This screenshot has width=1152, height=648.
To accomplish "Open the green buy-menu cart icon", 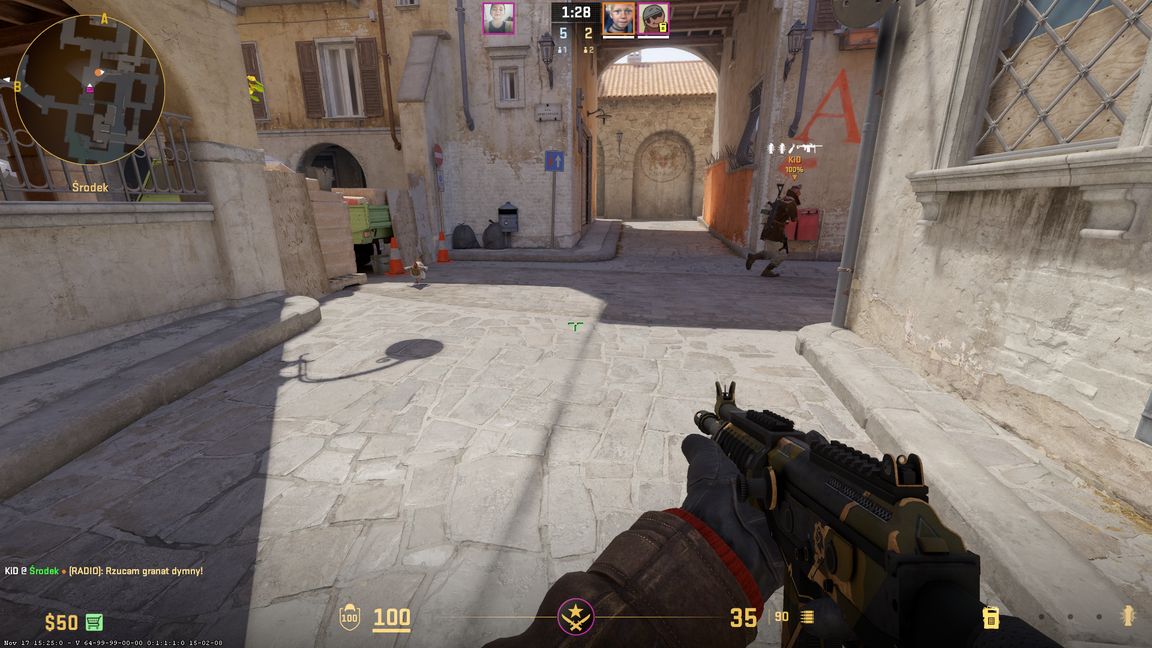I will pyautogui.click(x=95, y=622).
